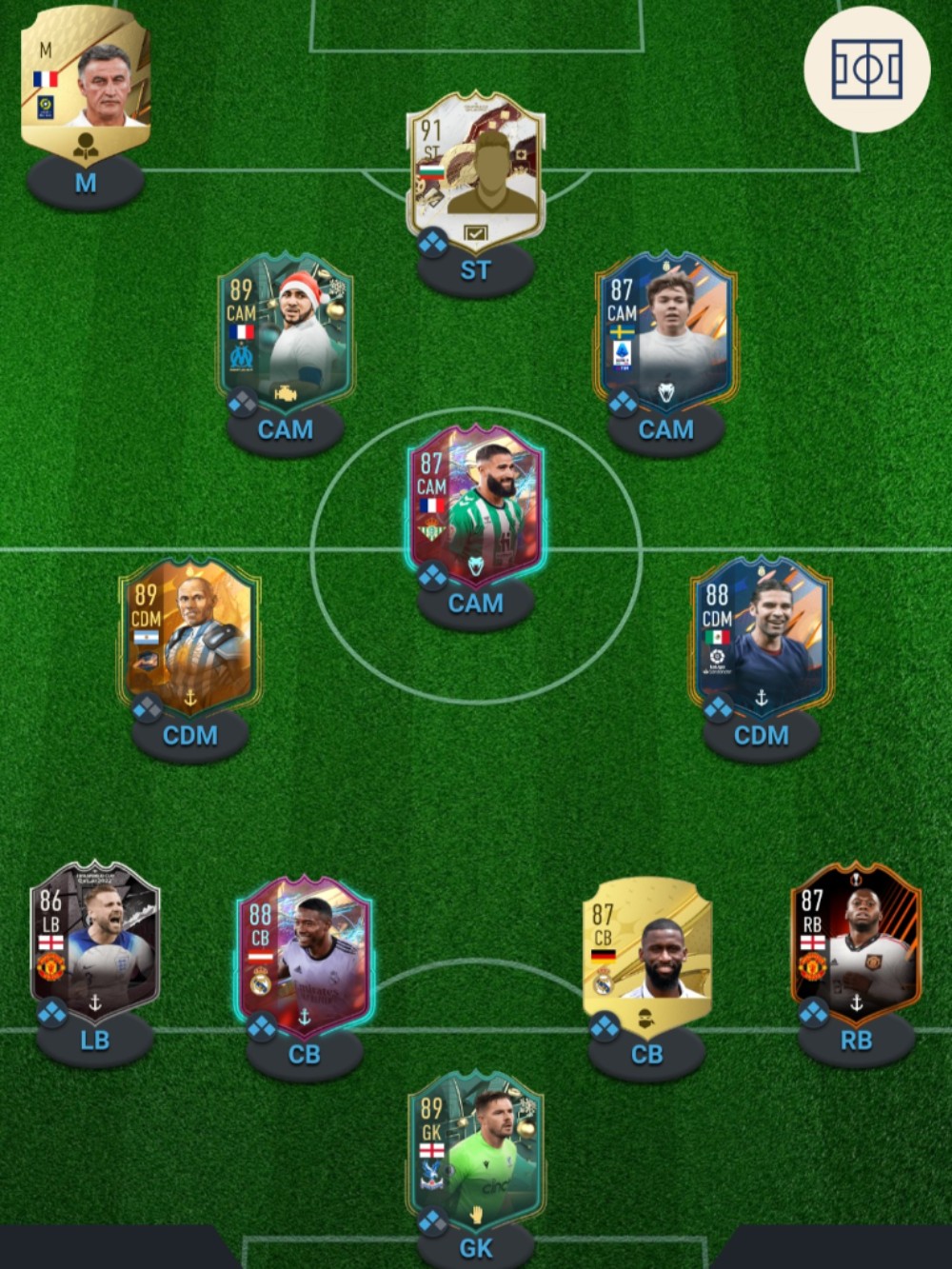Select the 91-rated ST player card
Screen dimensions: 952x1269
tap(476, 171)
